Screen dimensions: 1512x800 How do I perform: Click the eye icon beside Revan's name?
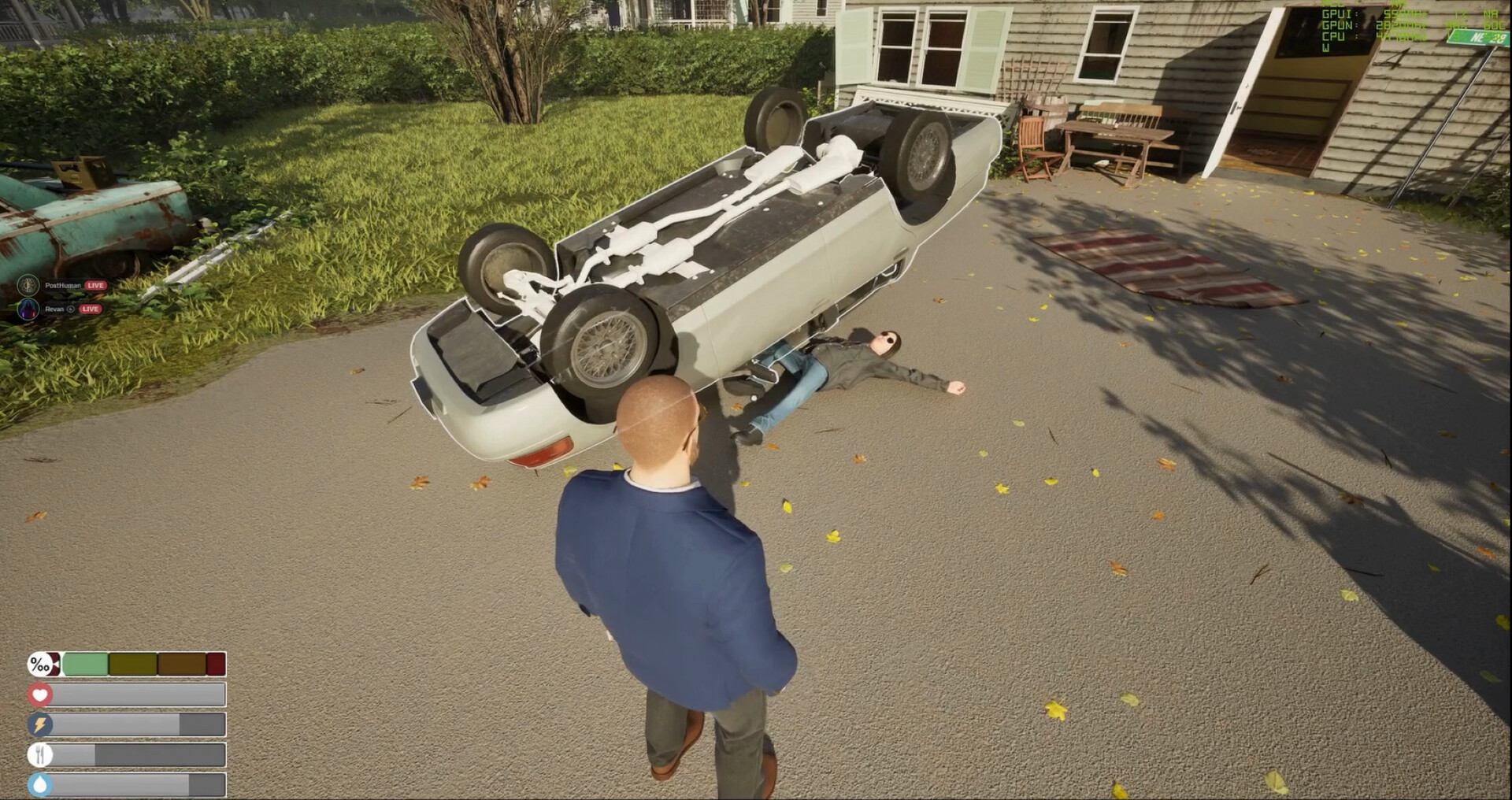71,309
